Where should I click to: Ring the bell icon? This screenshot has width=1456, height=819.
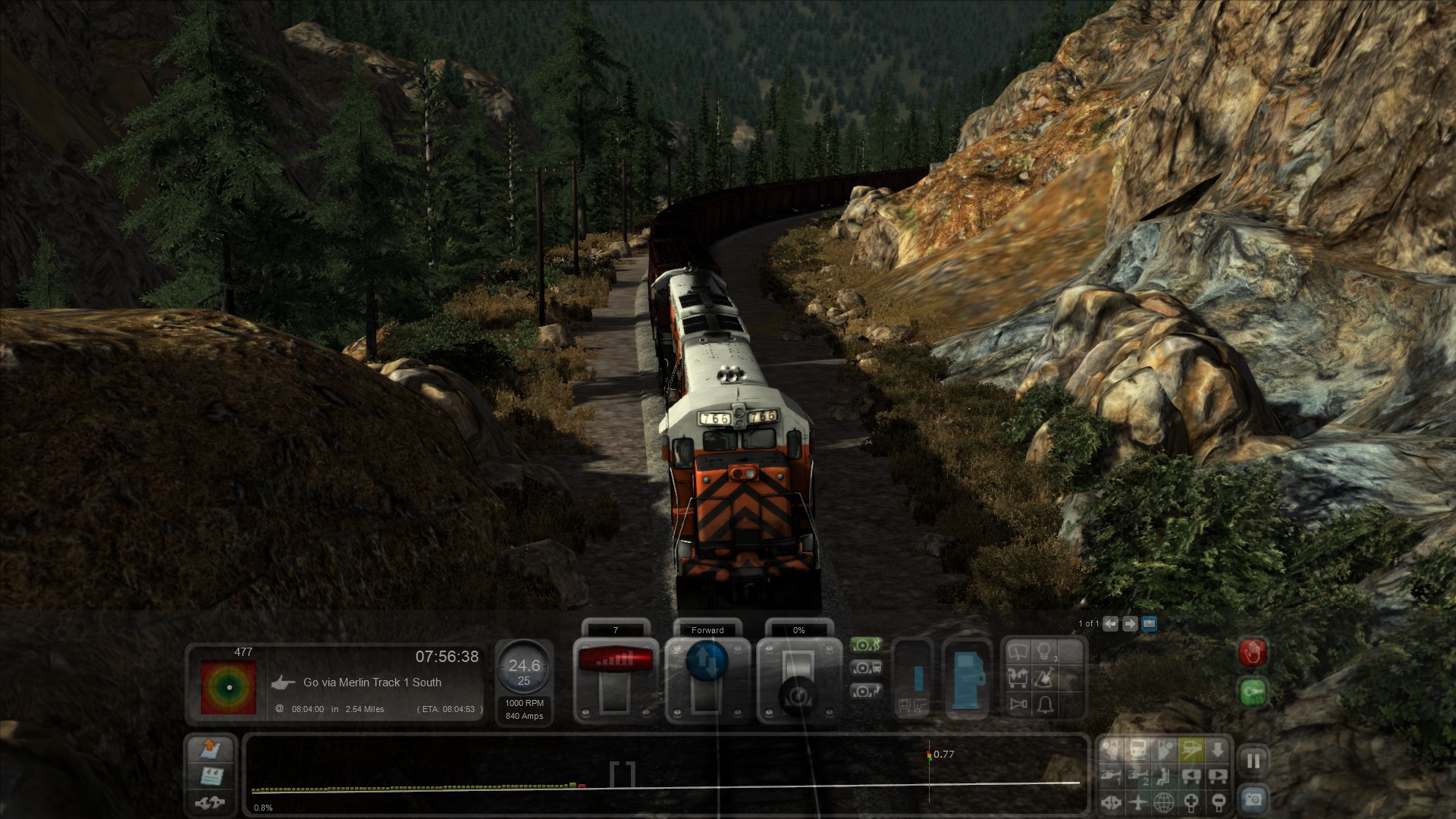[1045, 704]
